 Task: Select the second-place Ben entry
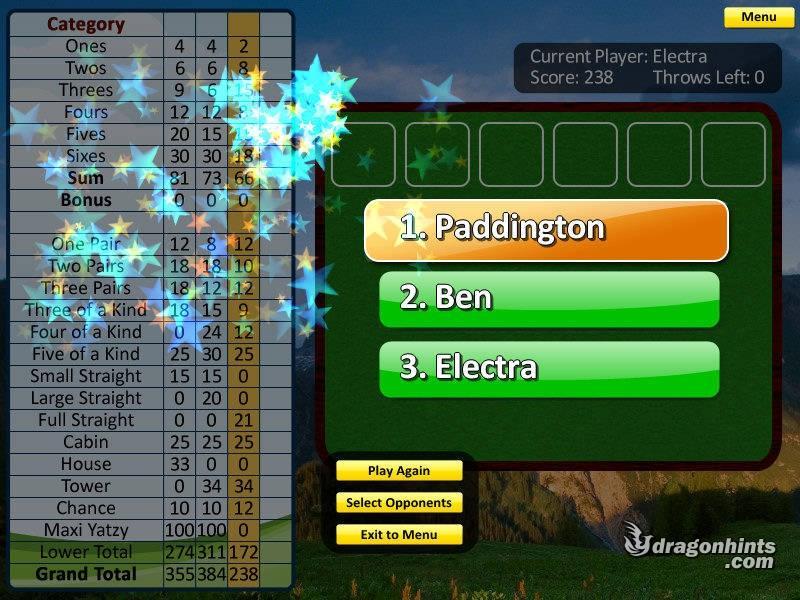[549, 298]
